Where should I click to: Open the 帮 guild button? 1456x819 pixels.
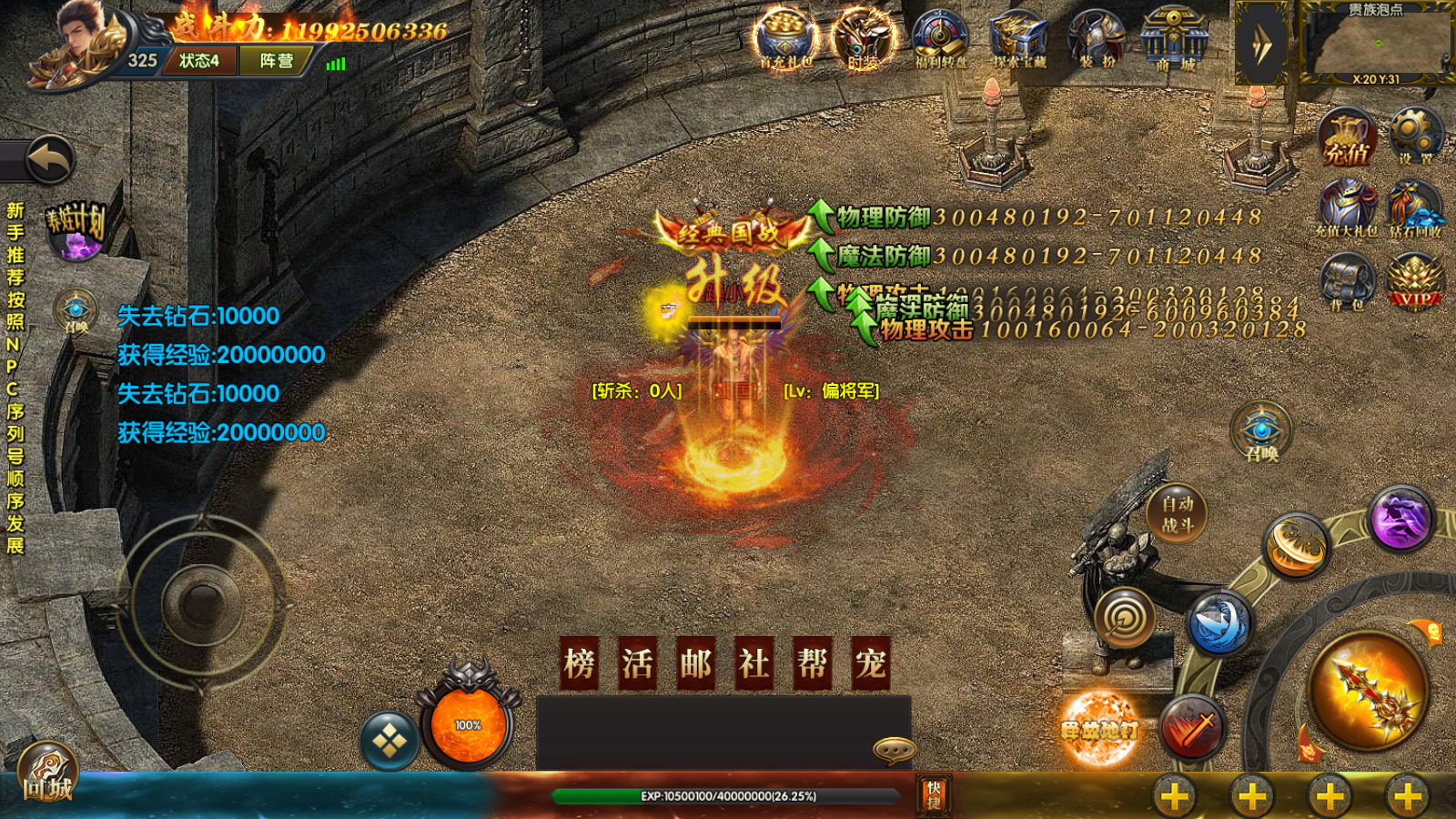pos(813,663)
